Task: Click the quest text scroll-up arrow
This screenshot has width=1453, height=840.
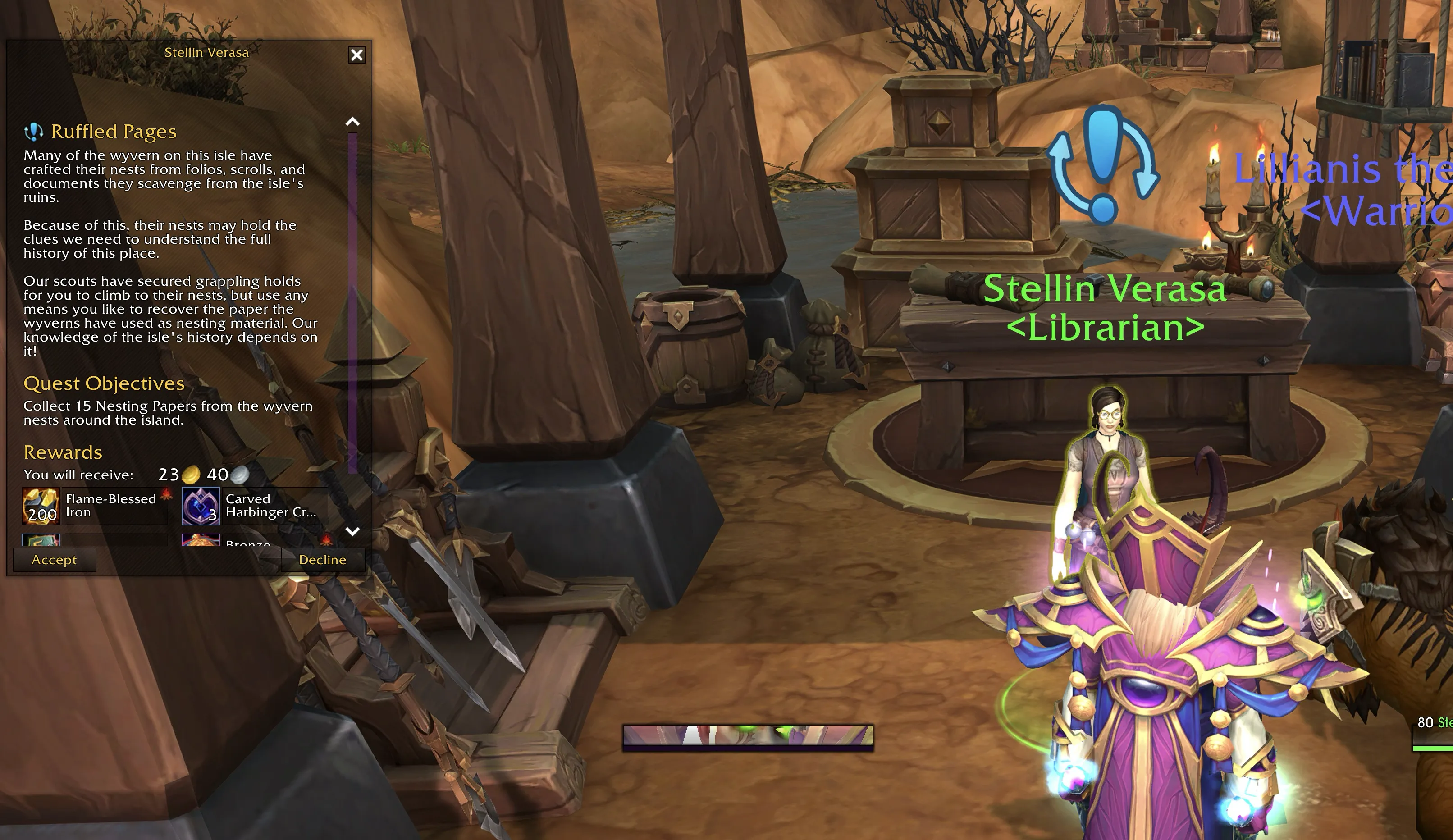Action: [352, 122]
